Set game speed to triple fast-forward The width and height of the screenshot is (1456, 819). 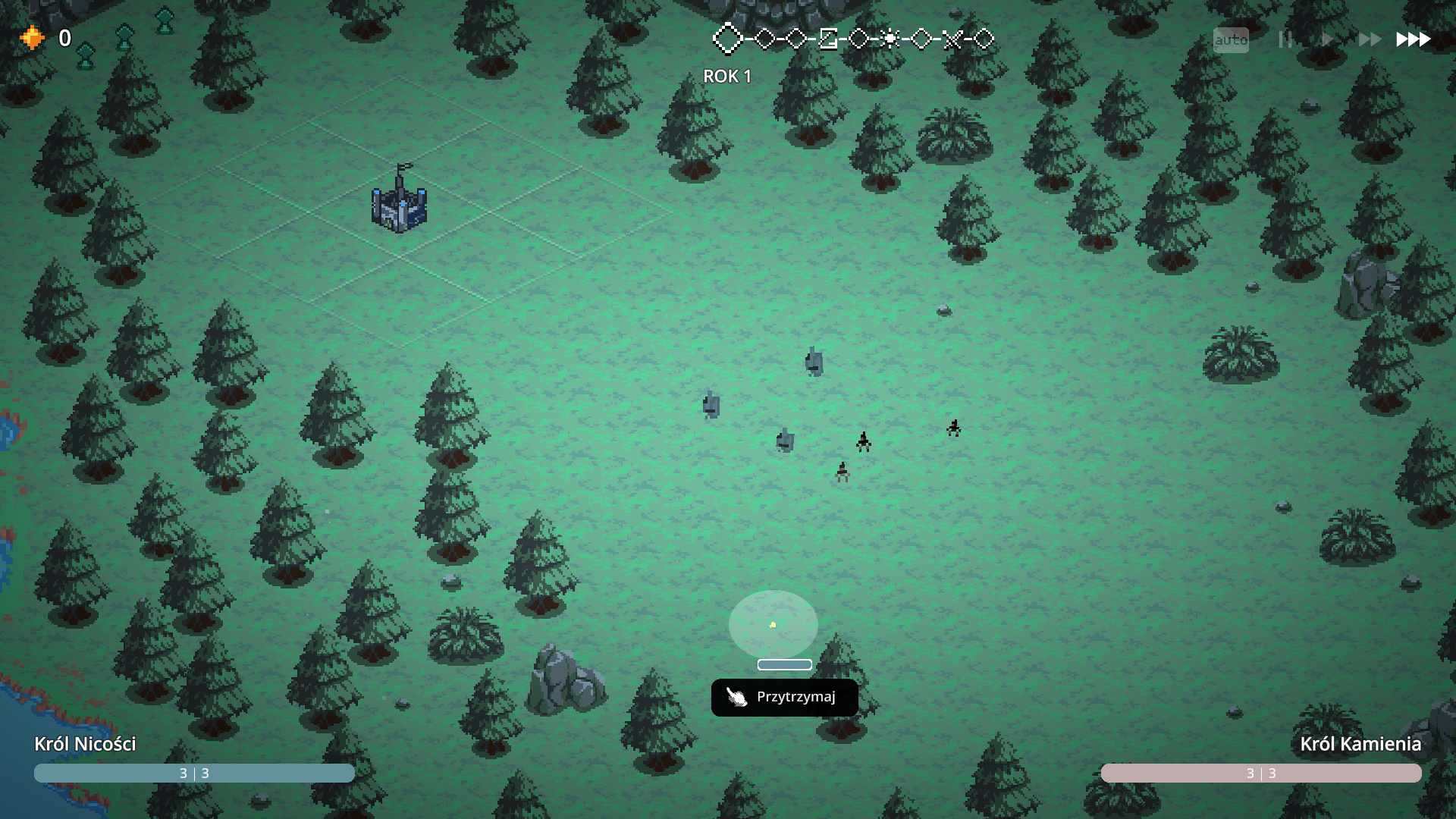[1413, 39]
